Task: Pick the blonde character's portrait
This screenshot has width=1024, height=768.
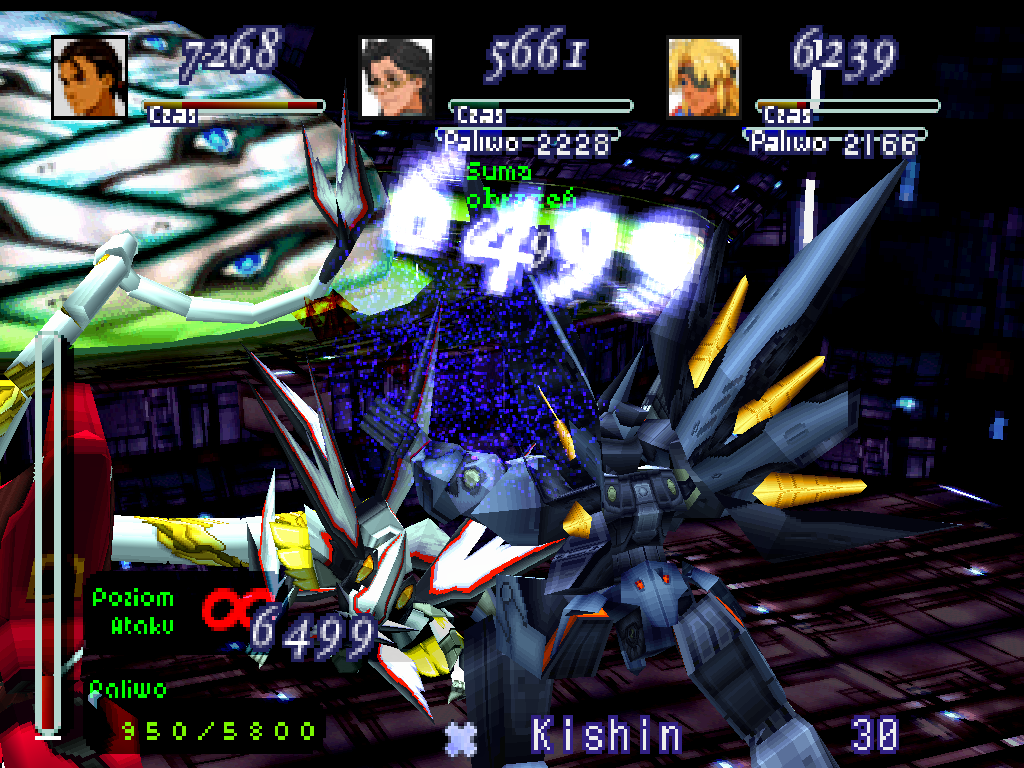Action: pos(704,77)
